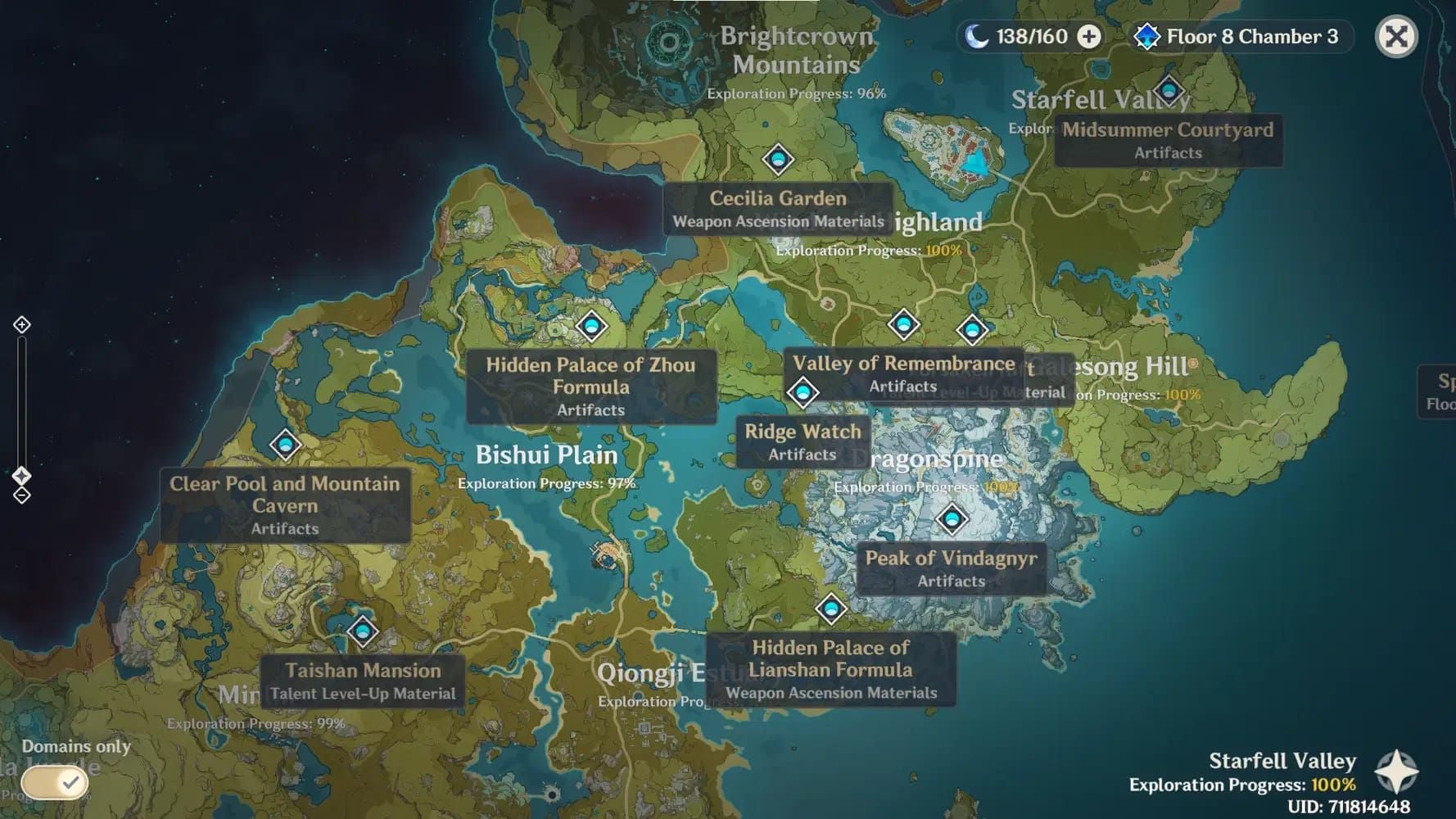Zoom out using the minus map control
The width and height of the screenshot is (1456, 819).
pyautogui.click(x=20, y=494)
